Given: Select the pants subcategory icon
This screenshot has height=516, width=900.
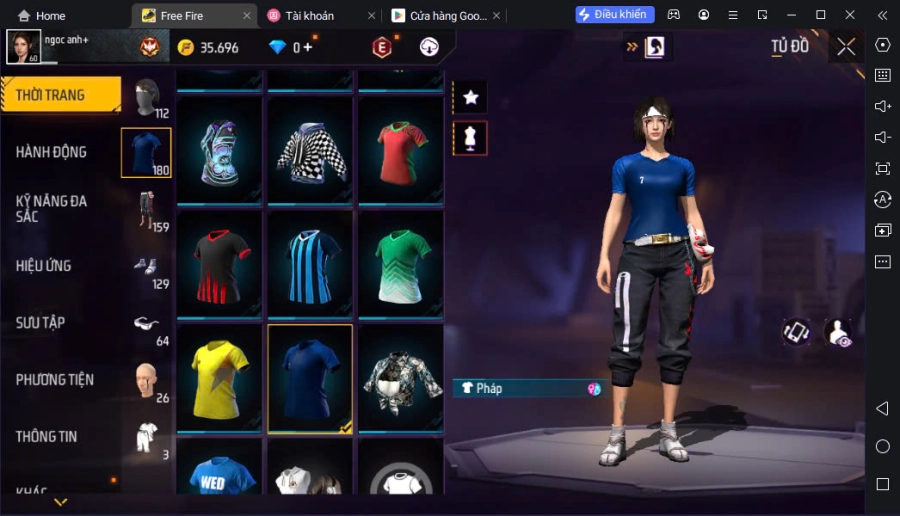Looking at the screenshot, I should [147, 208].
